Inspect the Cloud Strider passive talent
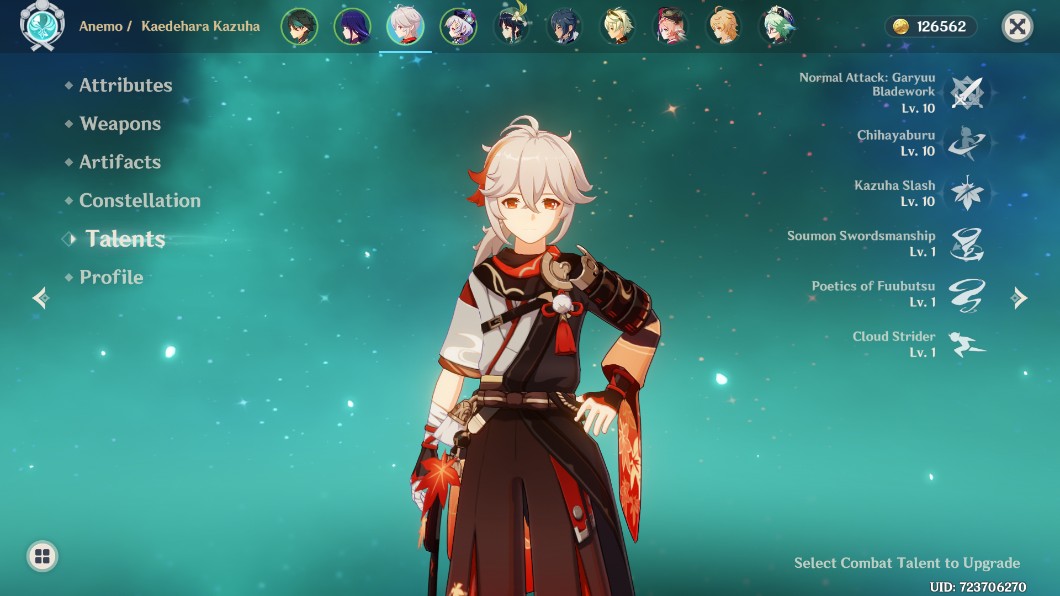Image resolution: width=1060 pixels, height=596 pixels. (x=967, y=344)
